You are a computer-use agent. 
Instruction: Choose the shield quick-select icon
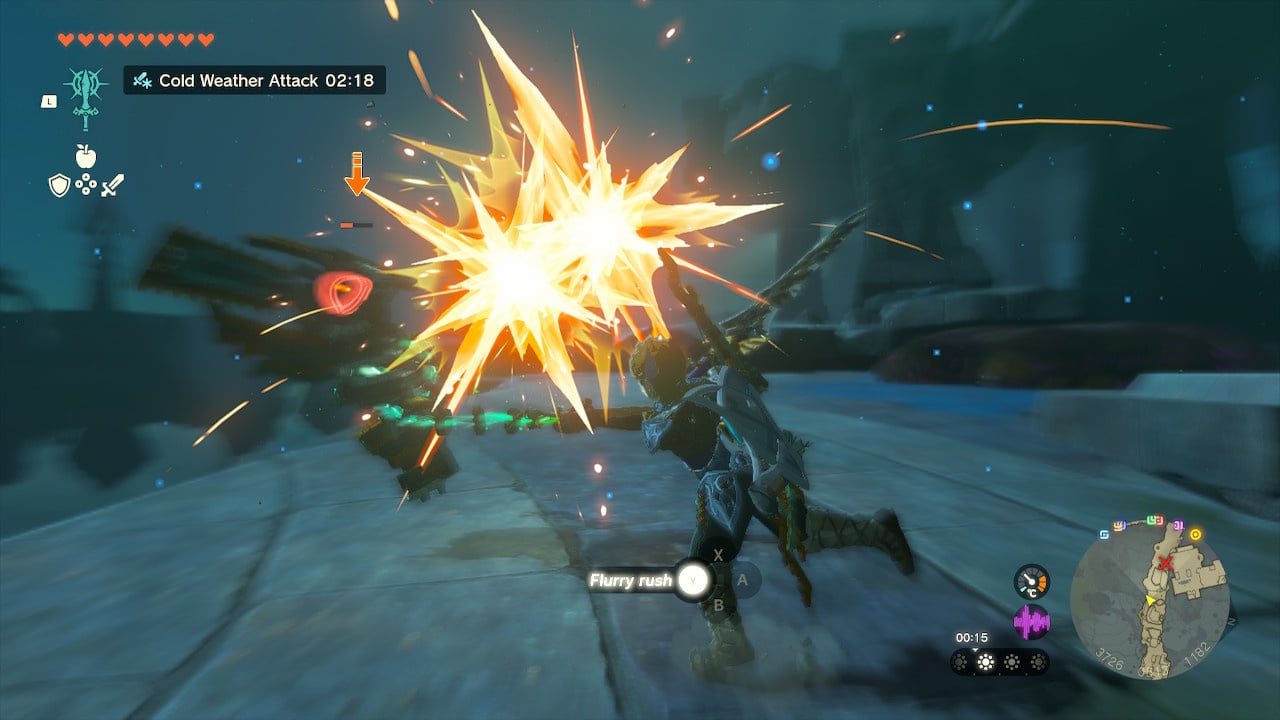59,185
